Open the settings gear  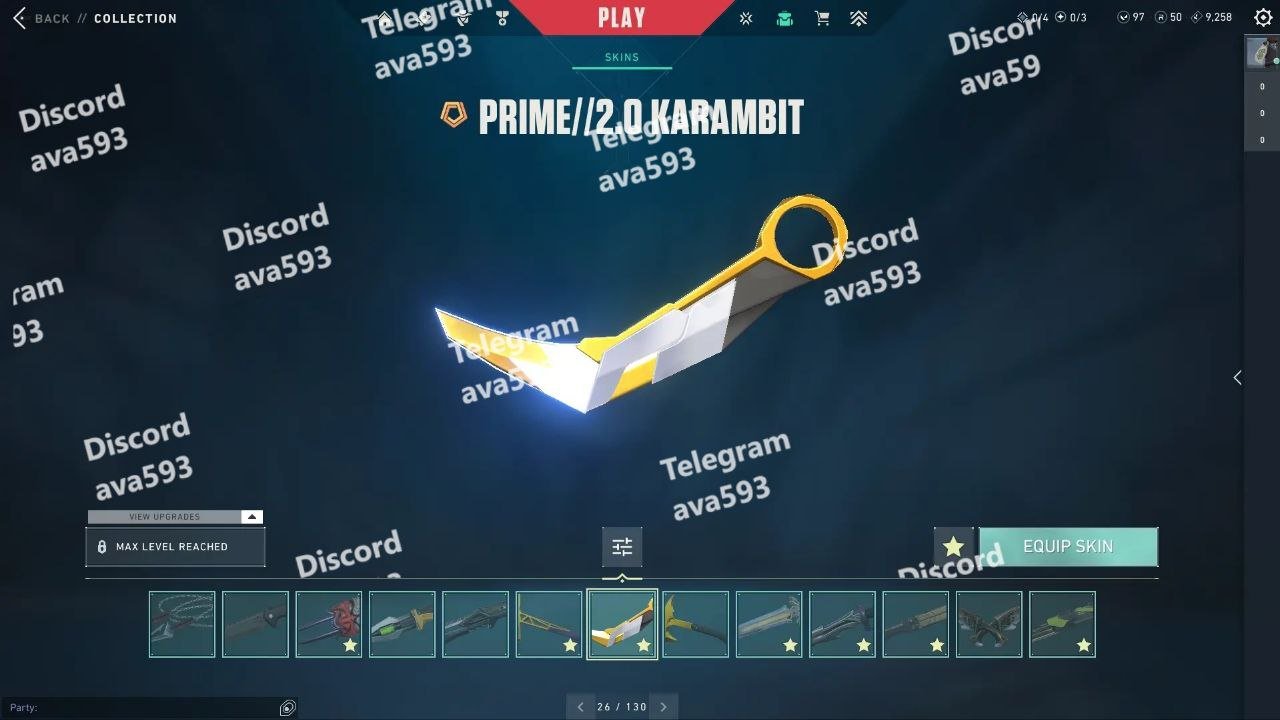tap(1263, 18)
